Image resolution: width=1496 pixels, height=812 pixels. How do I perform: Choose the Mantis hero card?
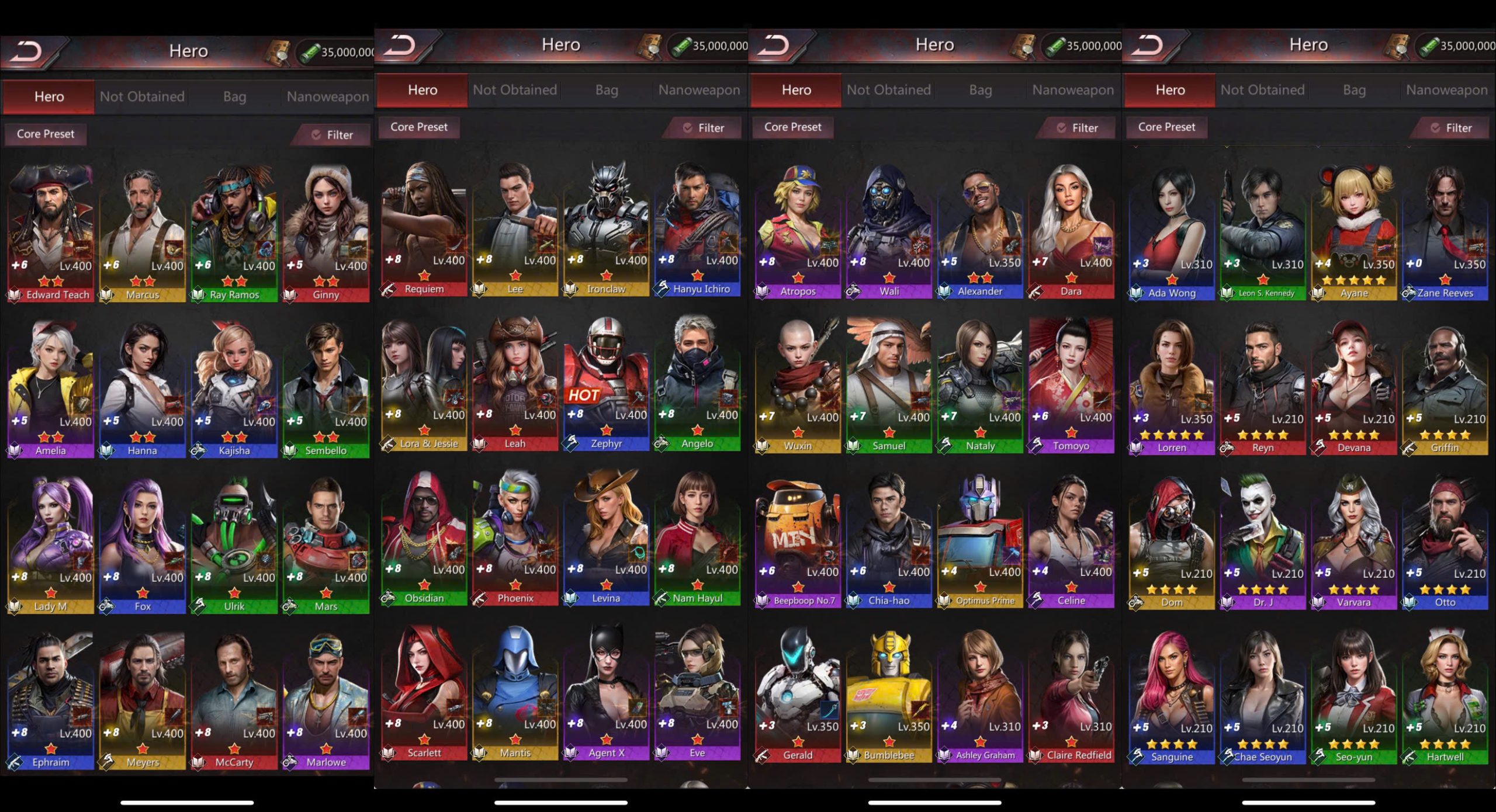coord(515,693)
